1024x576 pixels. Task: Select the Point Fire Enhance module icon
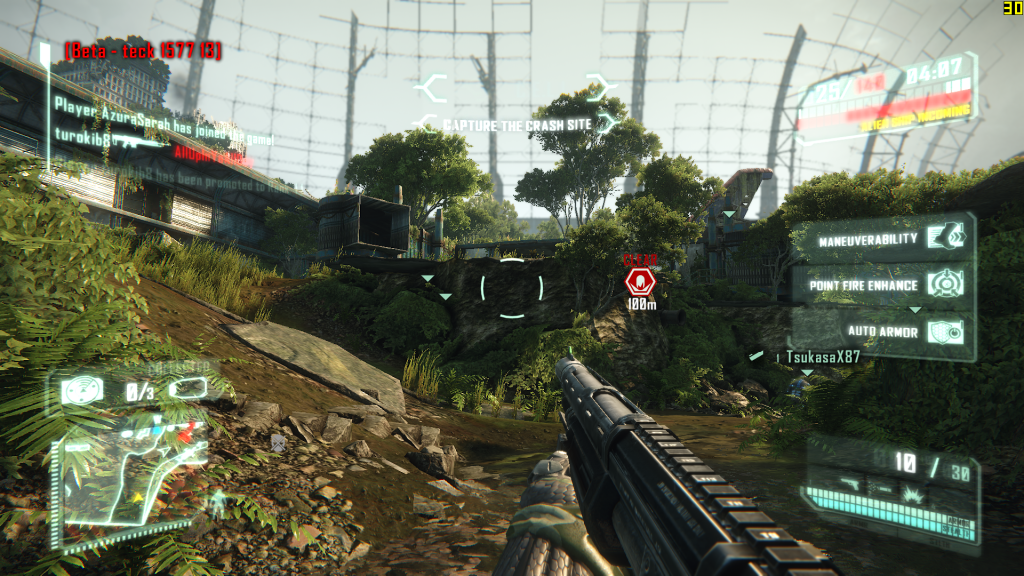(x=944, y=283)
